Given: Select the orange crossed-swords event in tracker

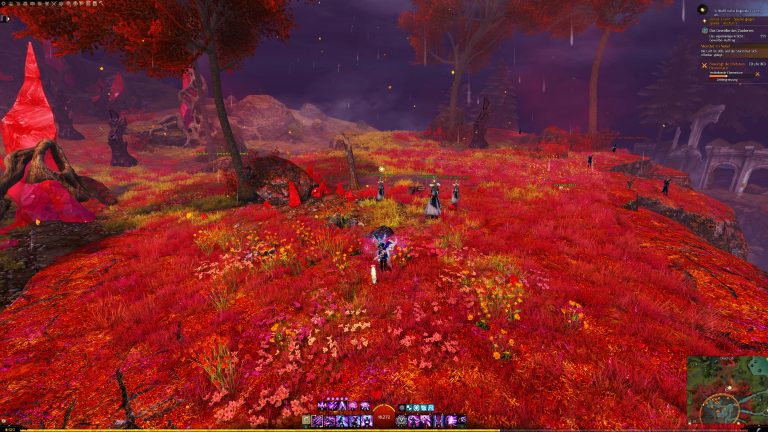Looking at the screenshot, I should (x=704, y=65).
